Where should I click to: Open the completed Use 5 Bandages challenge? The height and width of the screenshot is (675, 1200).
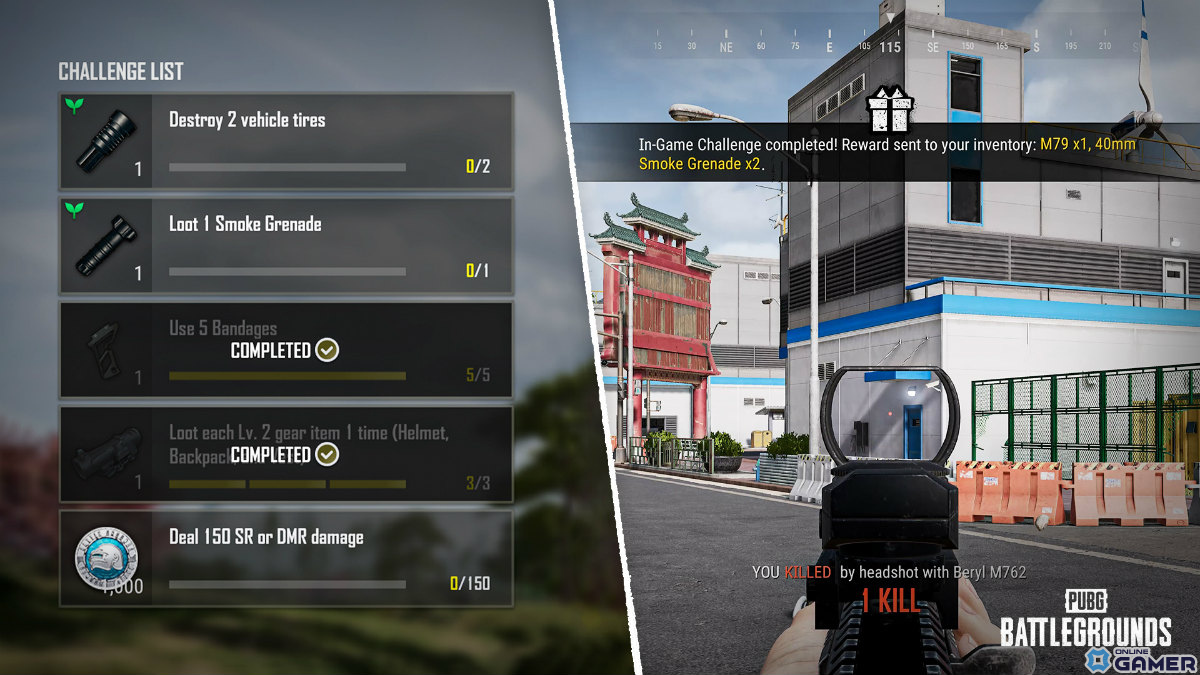pyautogui.click(x=286, y=350)
